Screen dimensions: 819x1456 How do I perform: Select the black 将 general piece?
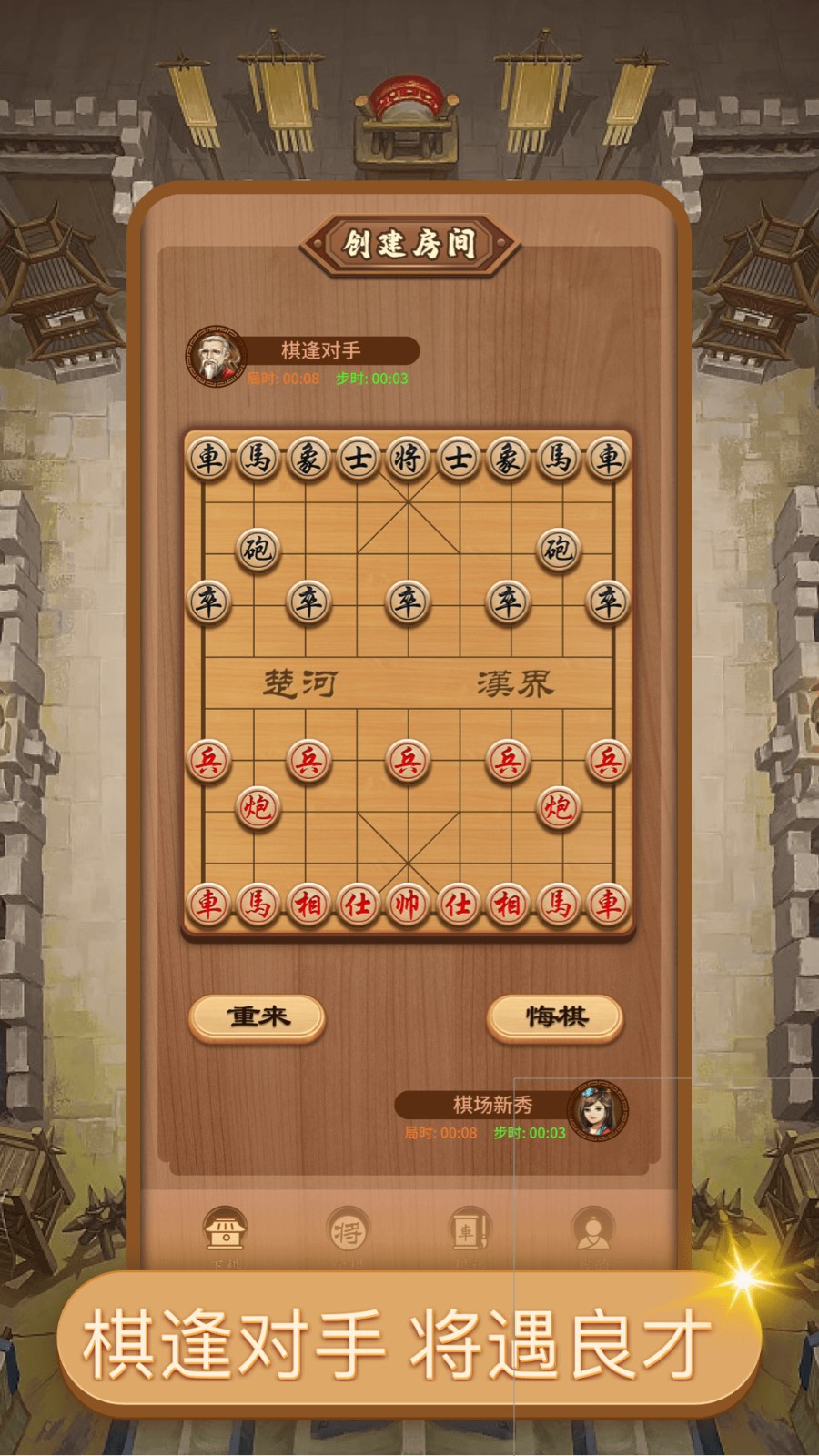408,458
